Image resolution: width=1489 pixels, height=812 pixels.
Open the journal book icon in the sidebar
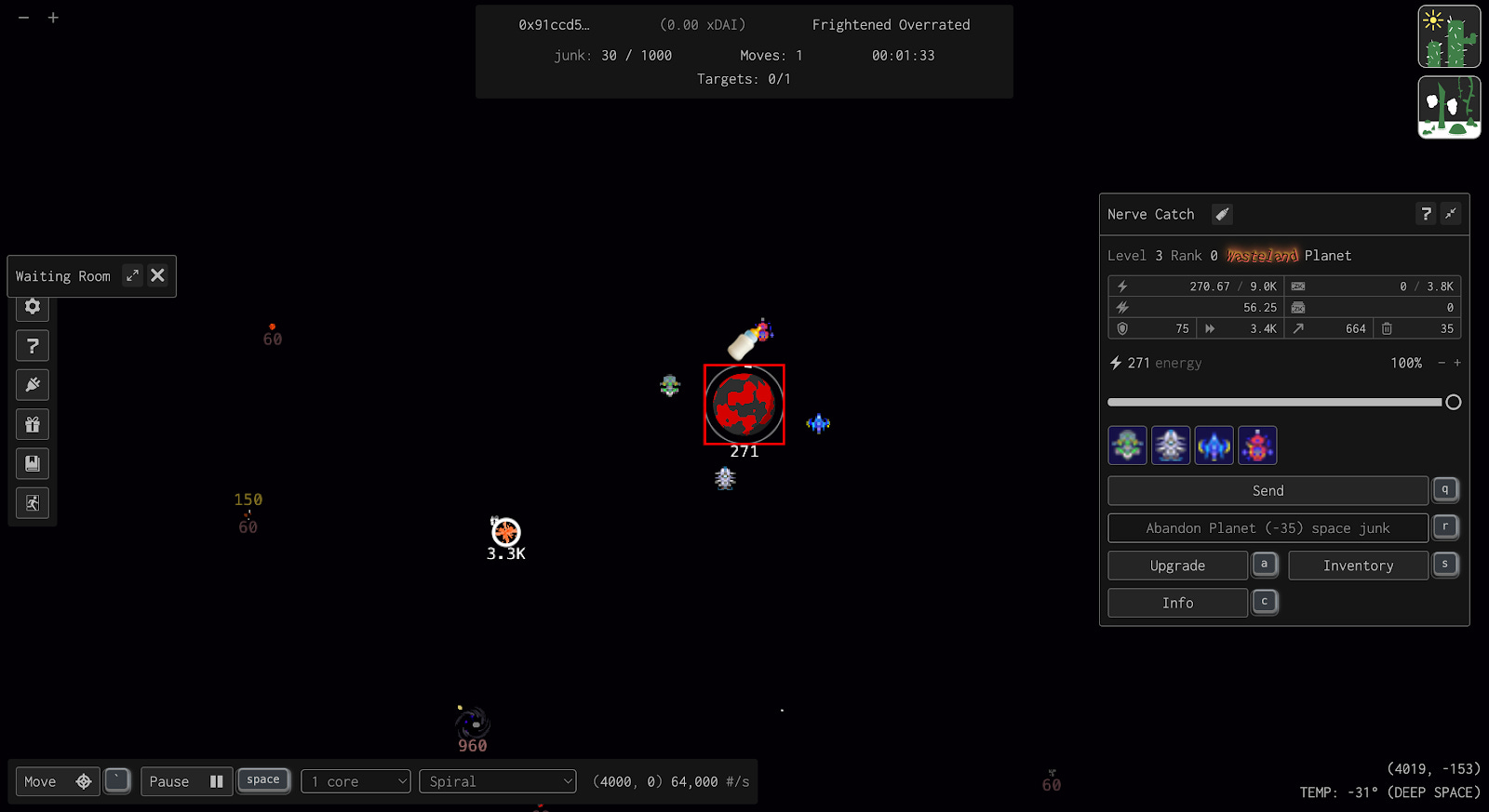33,463
